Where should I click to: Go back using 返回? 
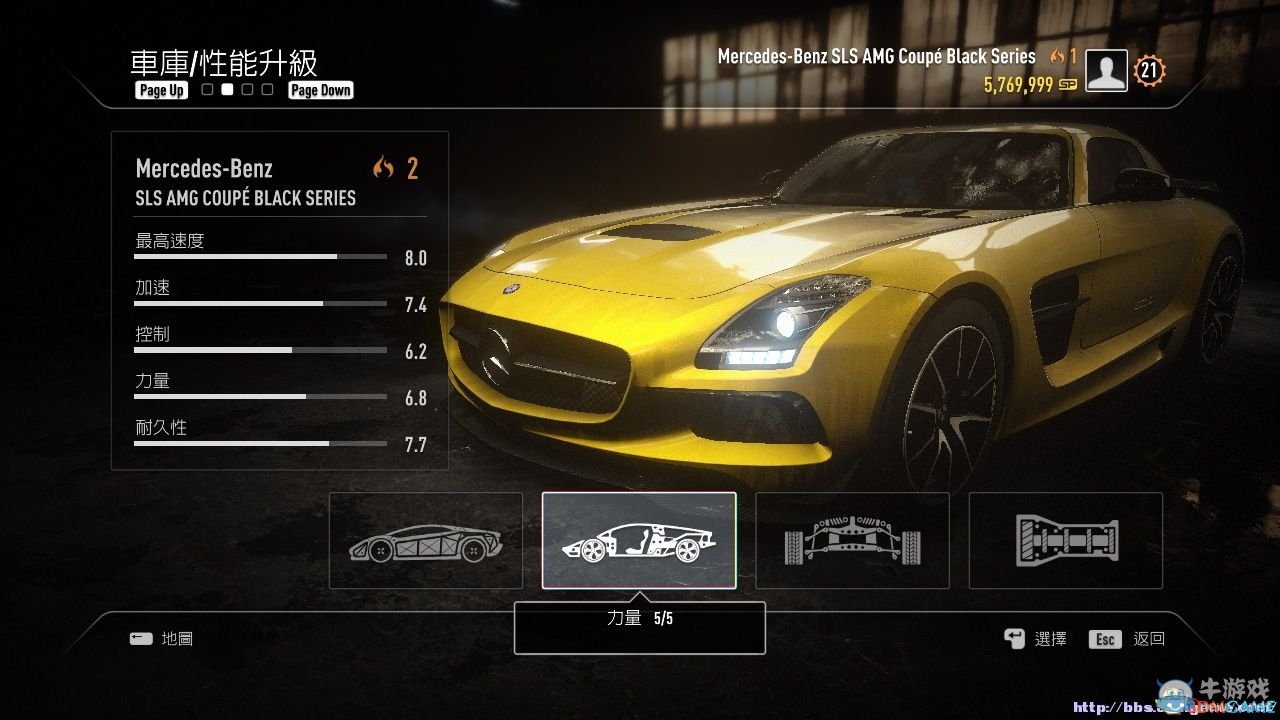point(1128,639)
